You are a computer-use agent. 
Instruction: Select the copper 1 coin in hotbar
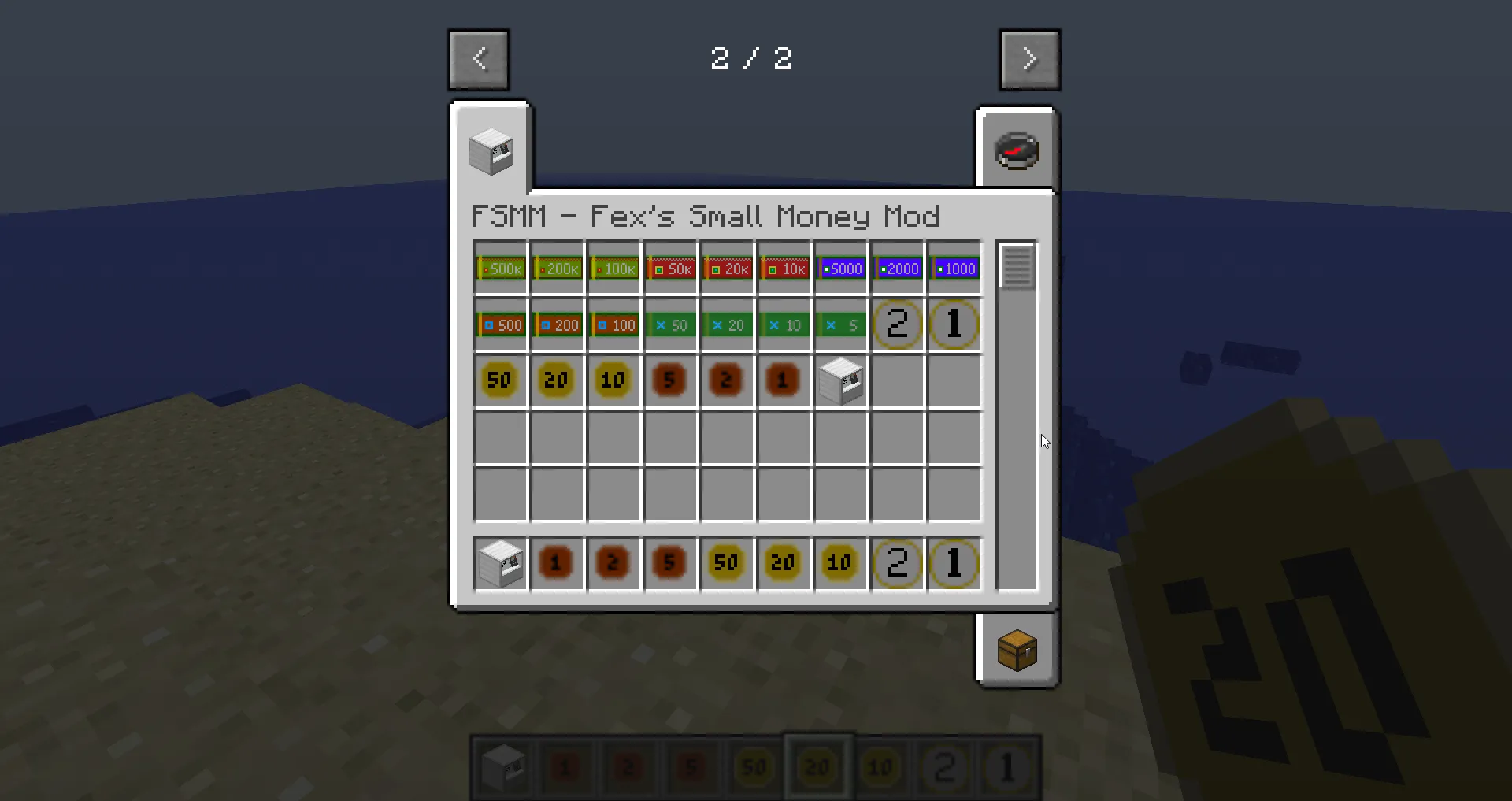(557, 563)
